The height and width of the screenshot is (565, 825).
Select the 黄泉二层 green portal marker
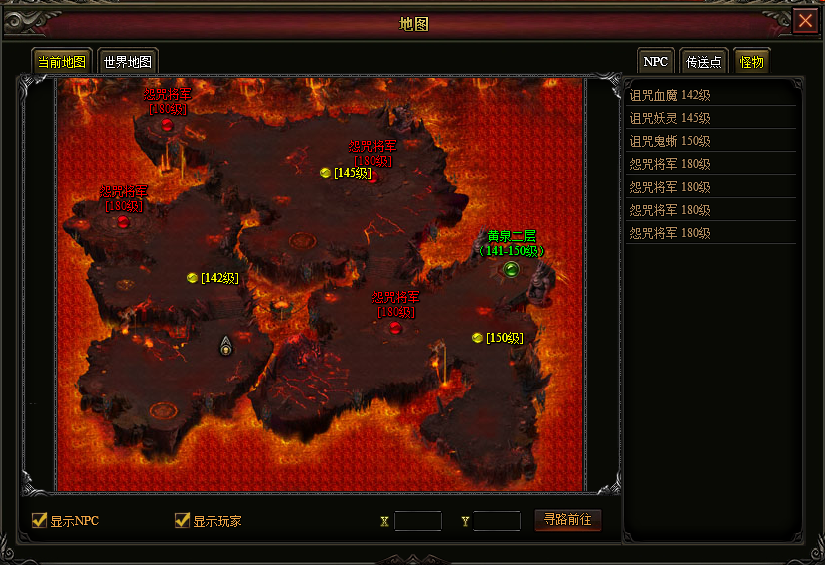(511, 269)
